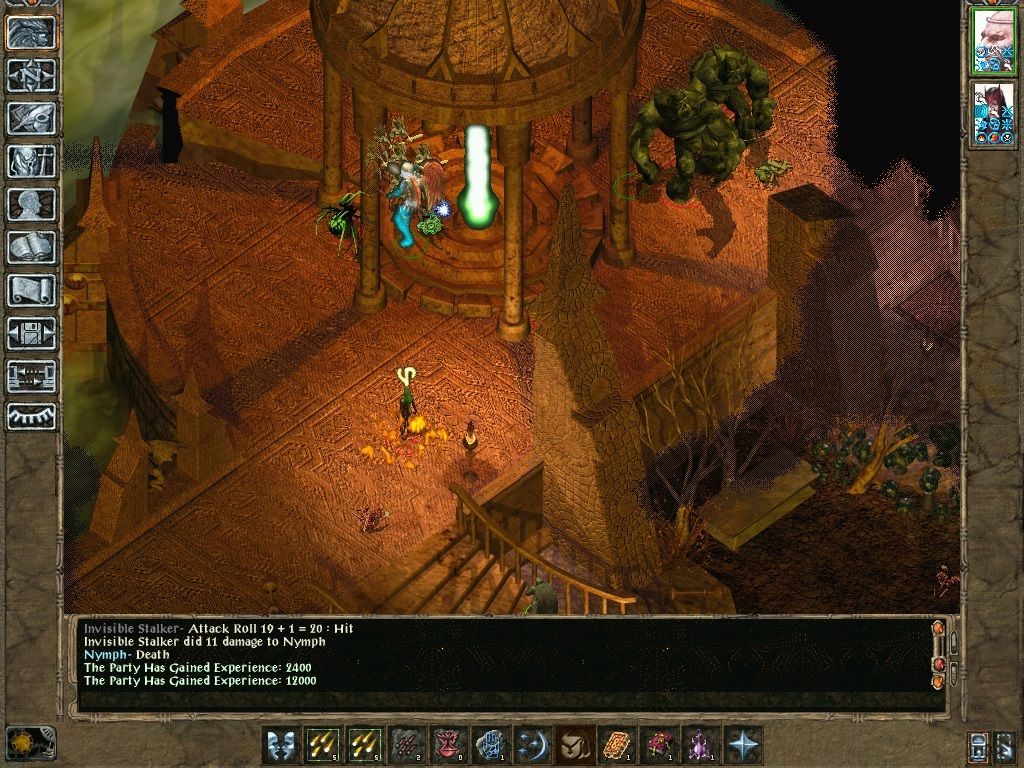Open the mage spellbook with the book icon
The height and width of the screenshot is (768, 1024).
[x=32, y=247]
